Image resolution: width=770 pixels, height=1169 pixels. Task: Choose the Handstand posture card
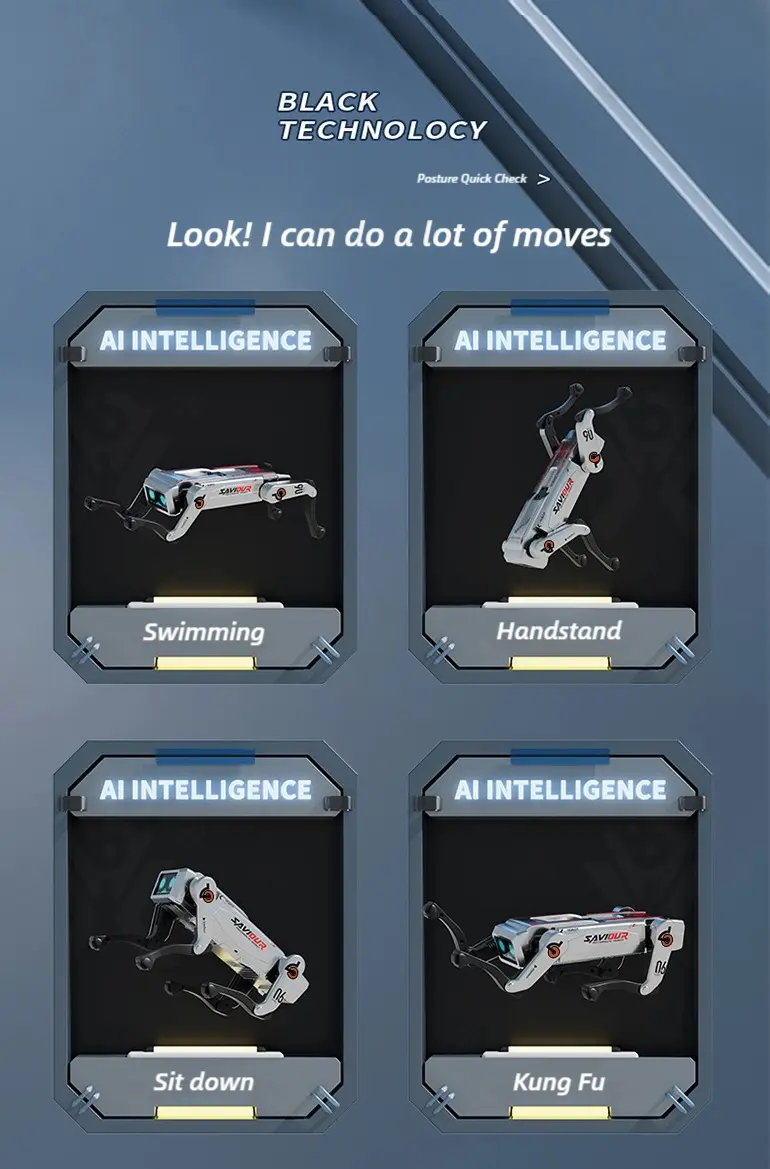click(560, 488)
